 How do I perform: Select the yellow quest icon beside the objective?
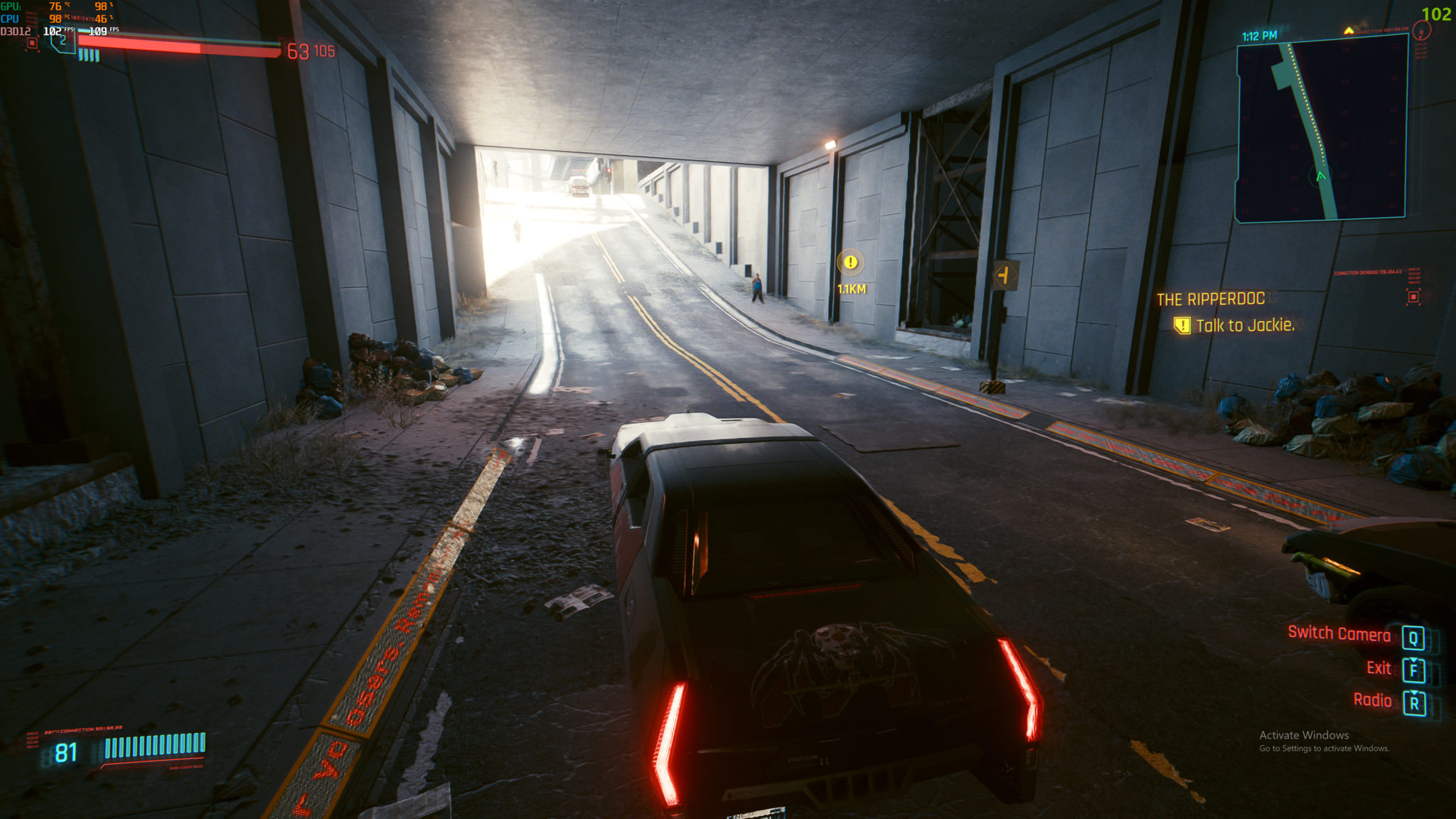tap(1182, 326)
